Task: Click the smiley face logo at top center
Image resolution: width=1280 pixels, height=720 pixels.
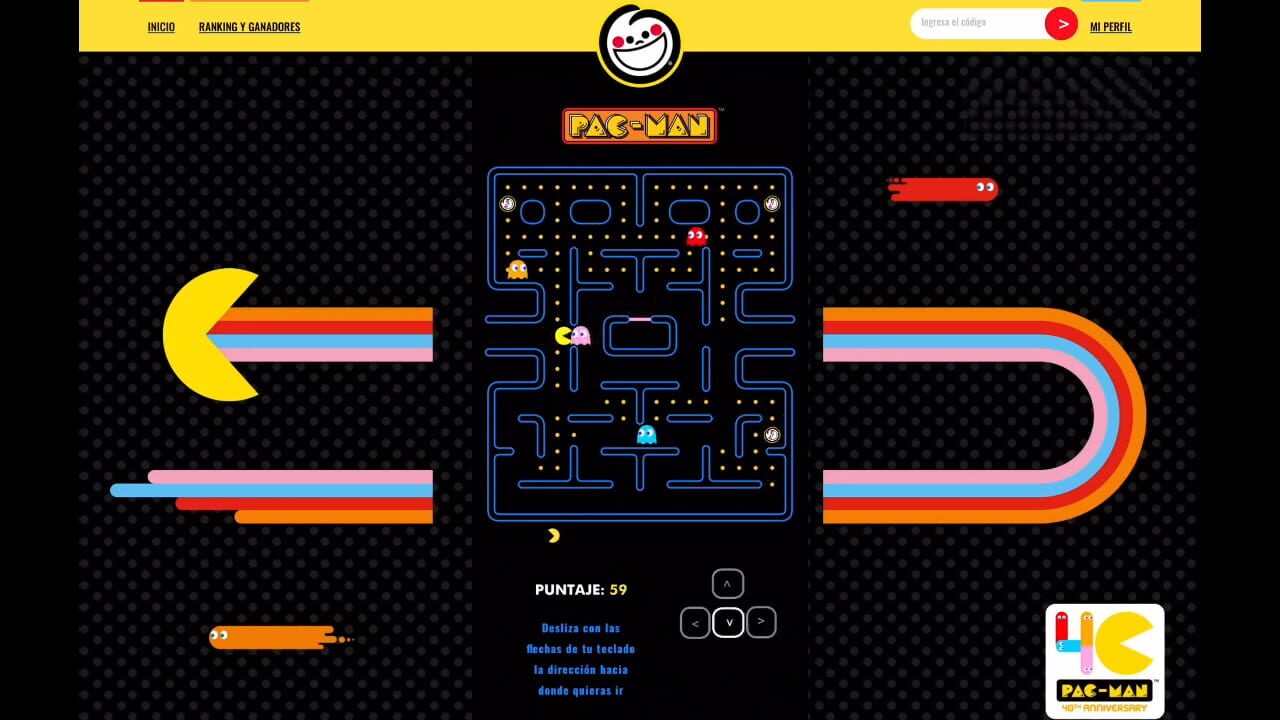Action: pyautogui.click(x=640, y=45)
